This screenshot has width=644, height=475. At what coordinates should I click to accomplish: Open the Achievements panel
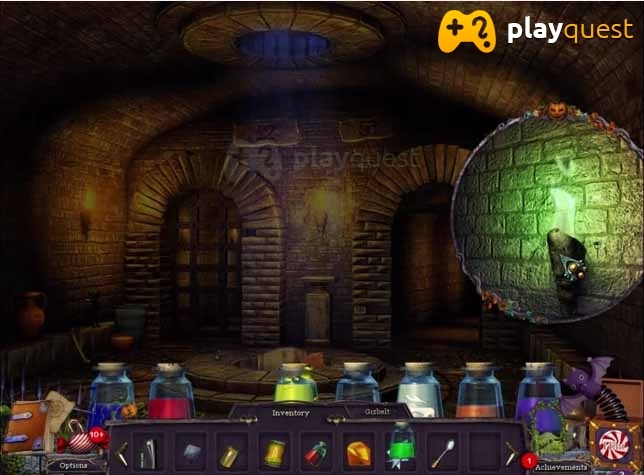558,466
